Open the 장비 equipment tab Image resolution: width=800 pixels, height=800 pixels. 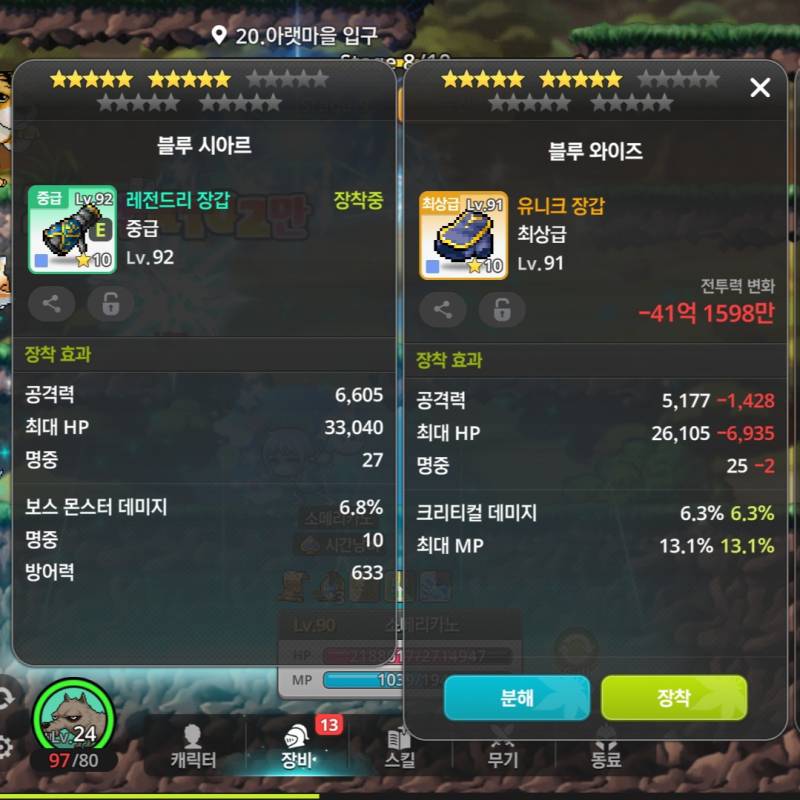(297, 747)
